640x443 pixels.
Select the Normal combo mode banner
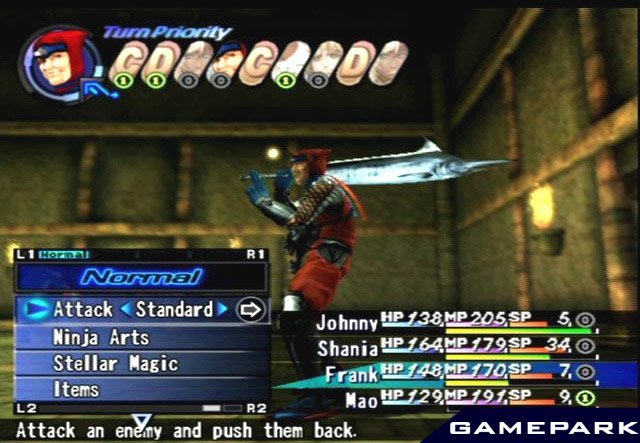point(142,277)
